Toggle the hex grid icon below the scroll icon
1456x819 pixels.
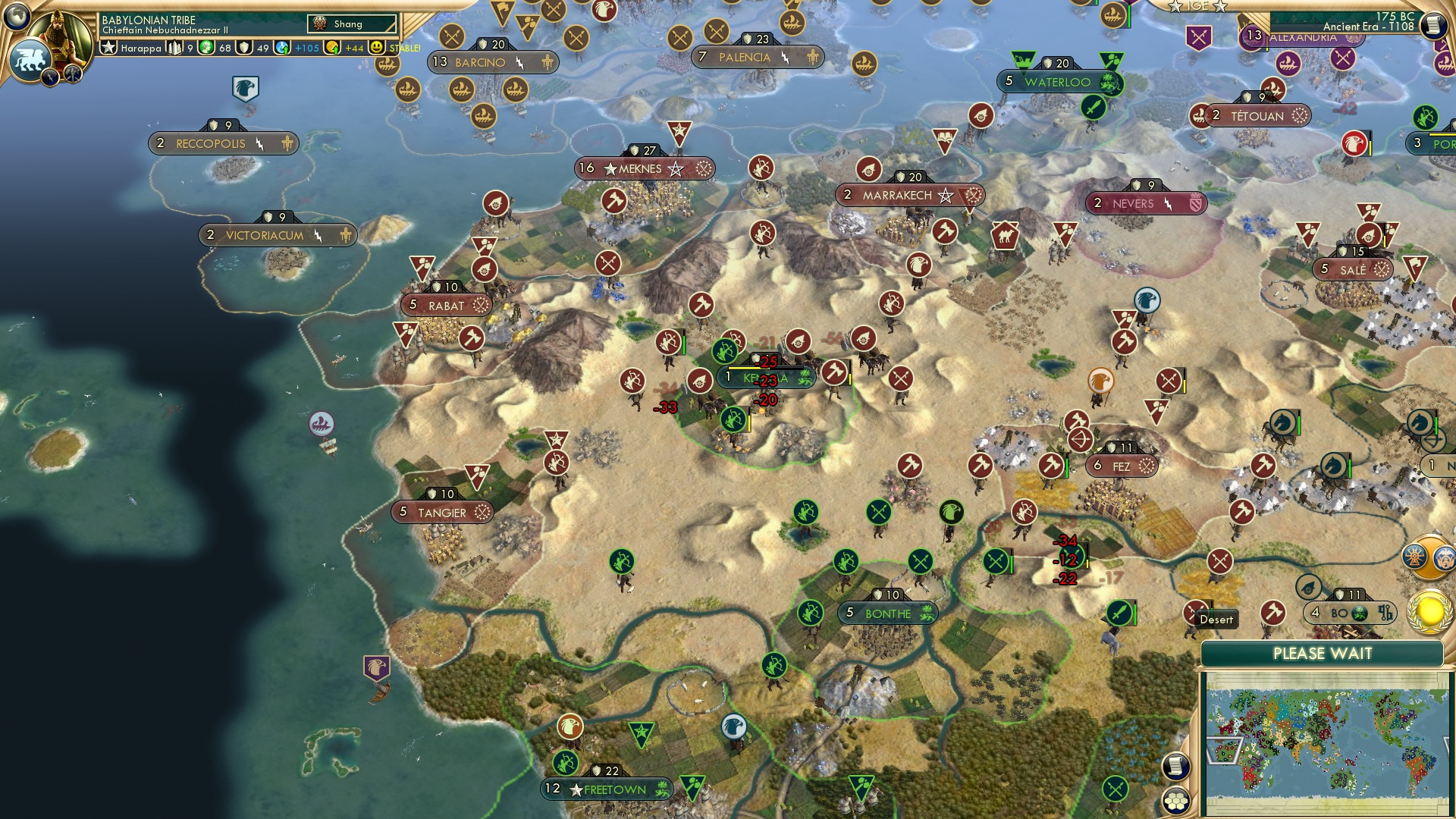1178,802
